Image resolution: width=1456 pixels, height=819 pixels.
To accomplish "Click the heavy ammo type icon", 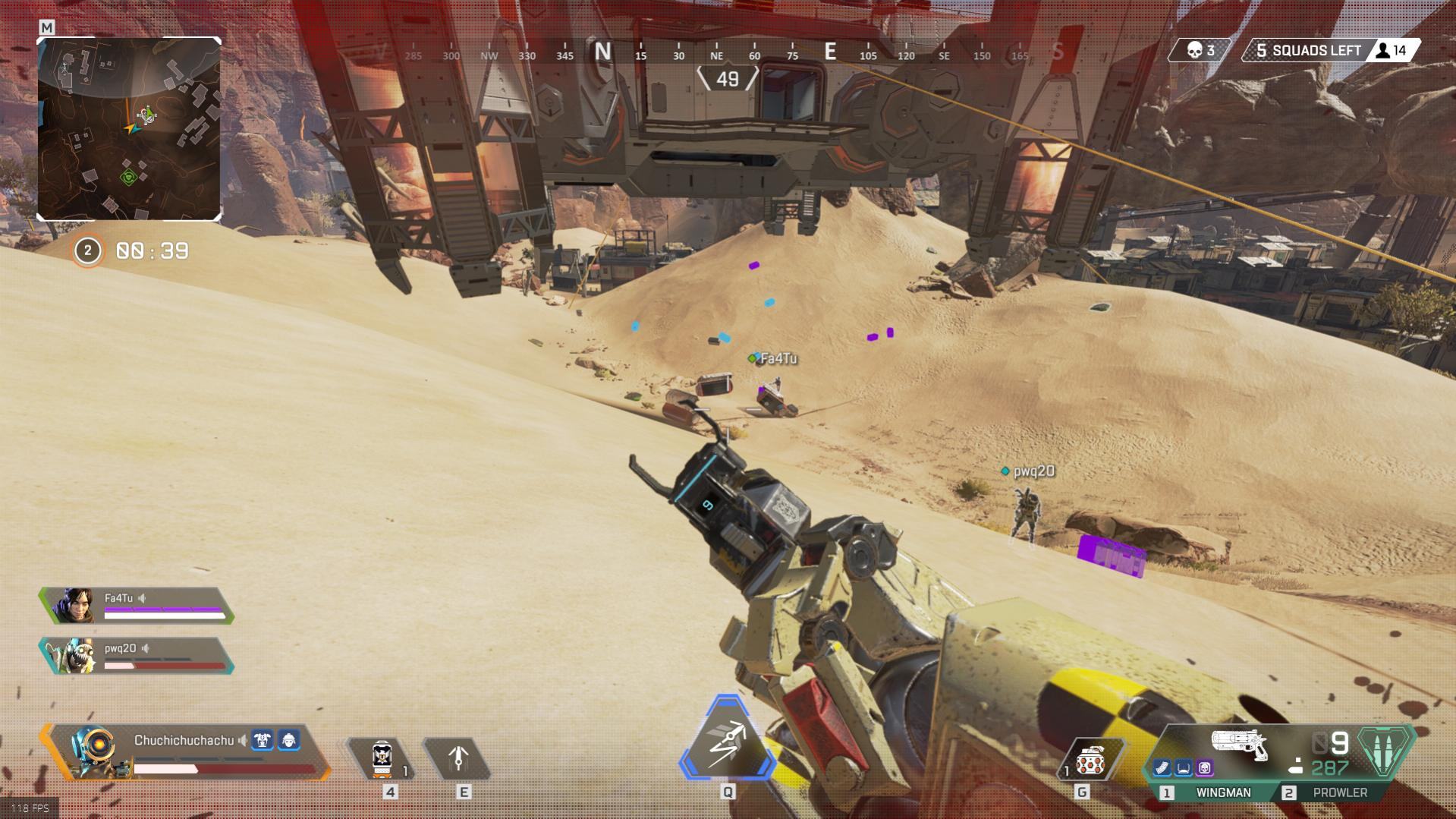I will tap(1385, 751).
